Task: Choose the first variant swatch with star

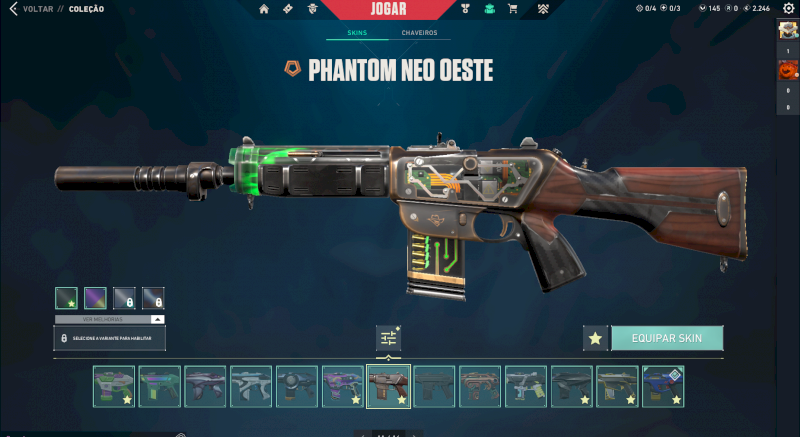Action: 66,298
